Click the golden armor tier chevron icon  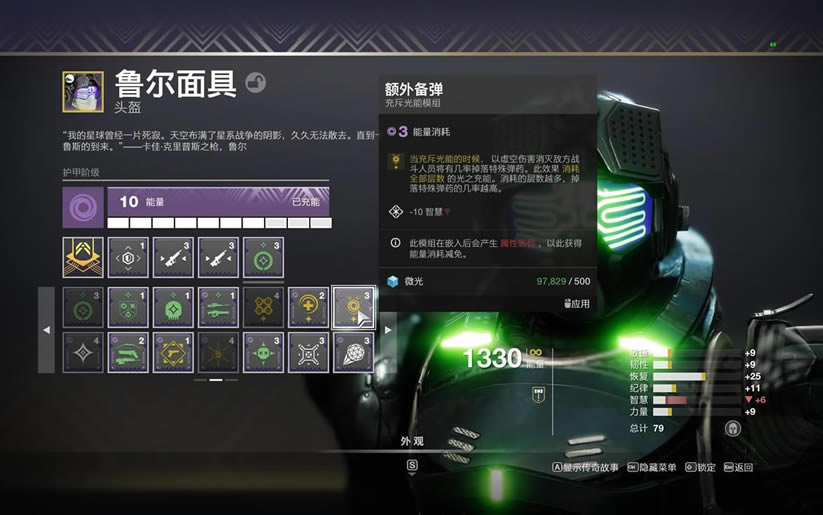click(x=83, y=257)
